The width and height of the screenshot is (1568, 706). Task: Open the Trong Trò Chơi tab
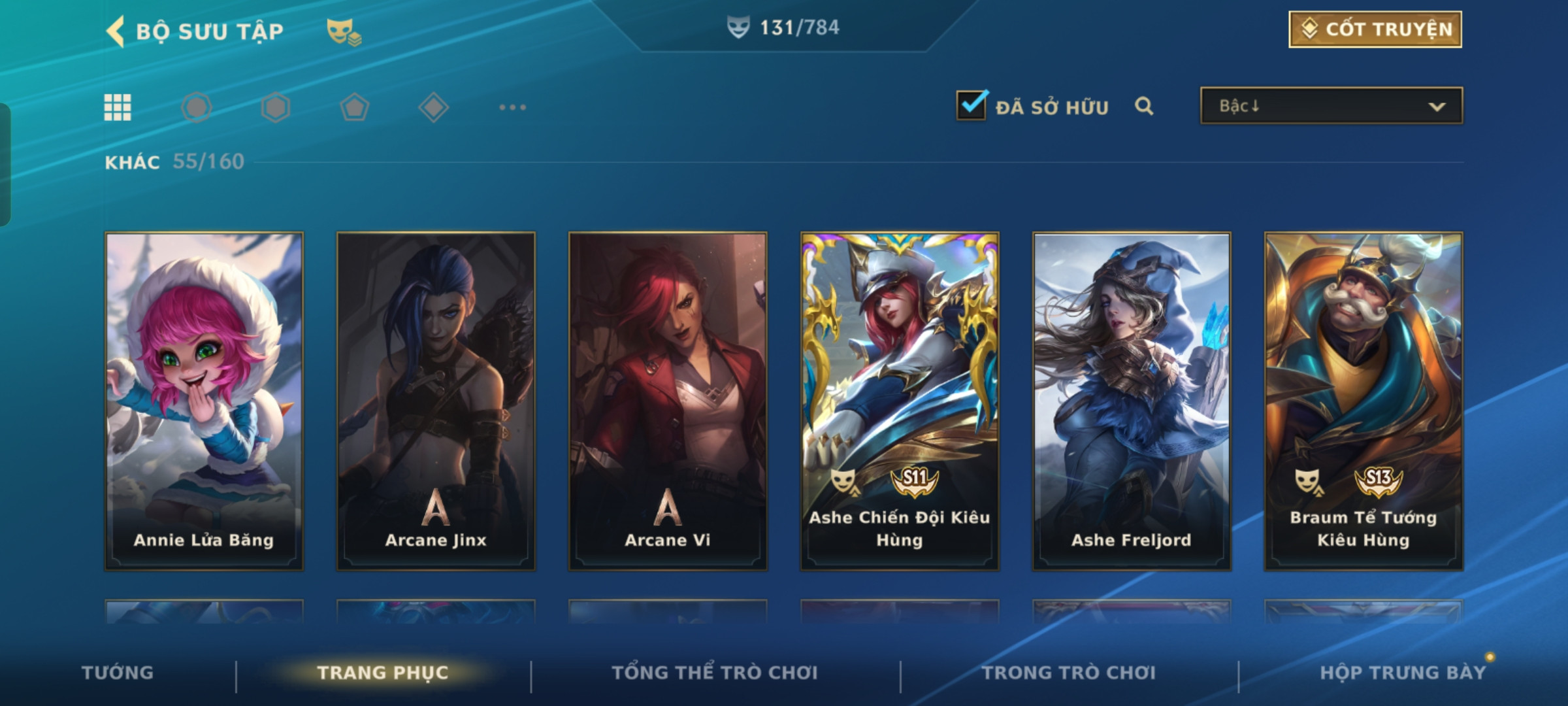pos(1069,673)
